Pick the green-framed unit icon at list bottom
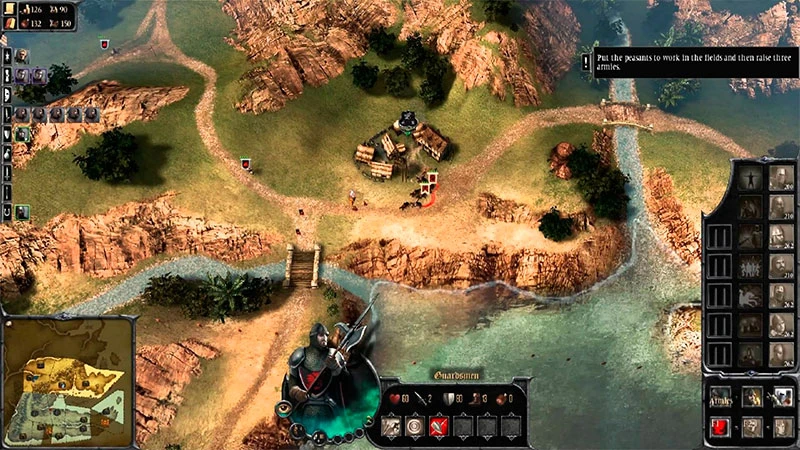 (21, 212)
